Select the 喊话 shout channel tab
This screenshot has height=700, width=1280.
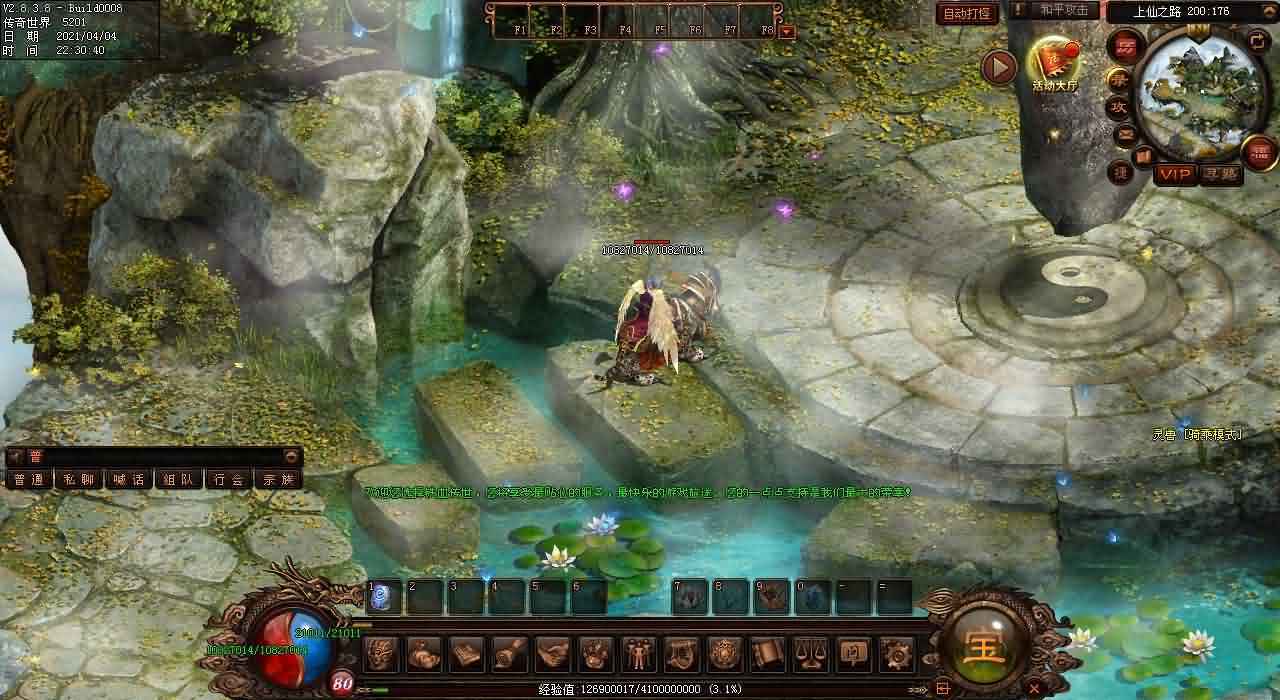(128, 479)
